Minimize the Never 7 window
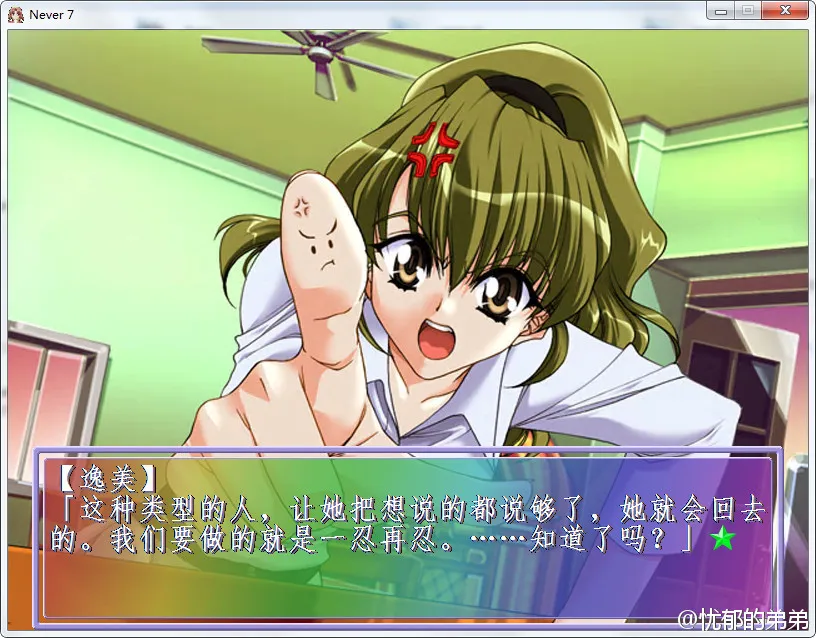Viewport: 816px width, 638px height. click(719, 11)
